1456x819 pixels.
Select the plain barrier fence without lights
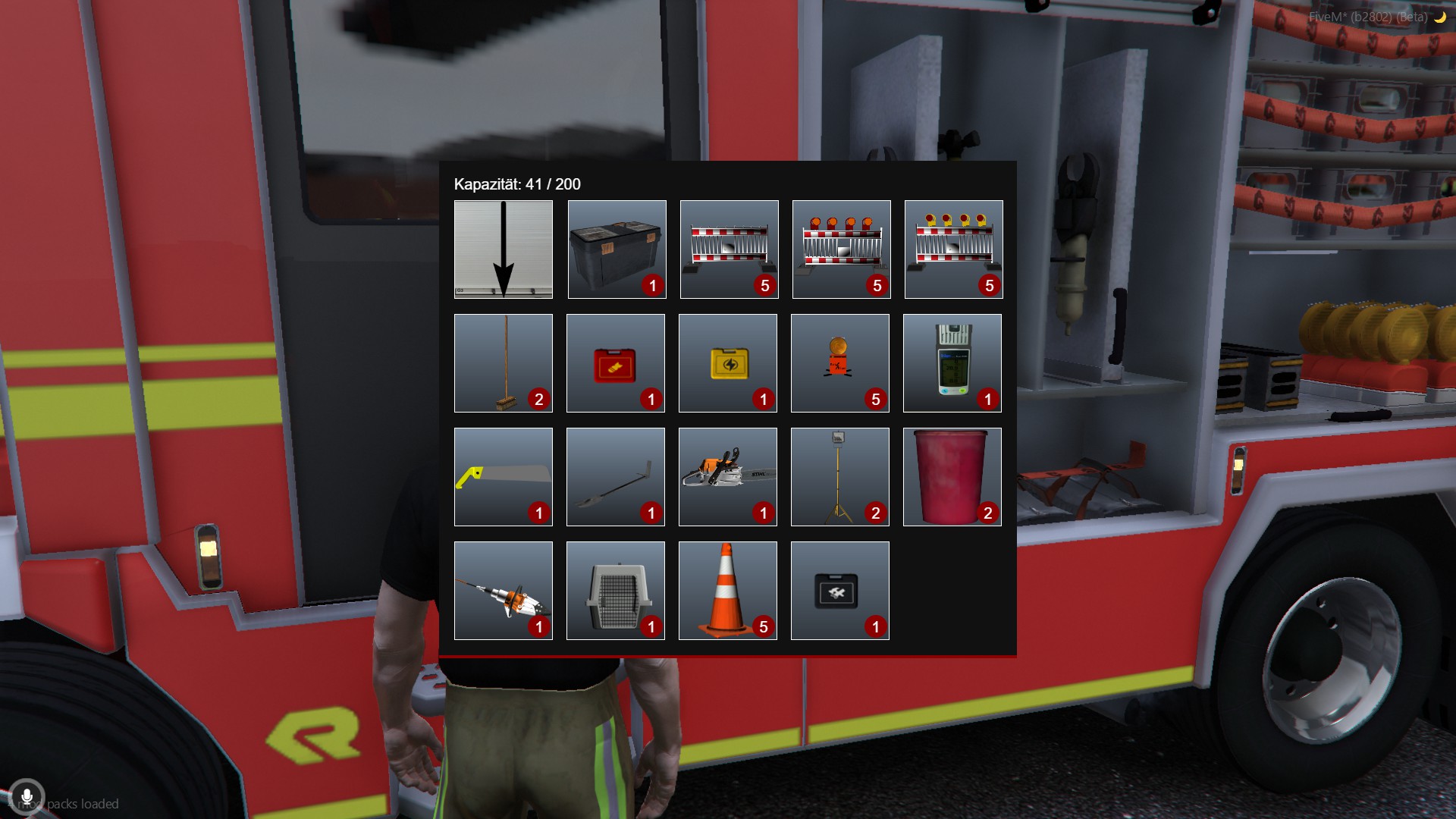(x=729, y=249)
